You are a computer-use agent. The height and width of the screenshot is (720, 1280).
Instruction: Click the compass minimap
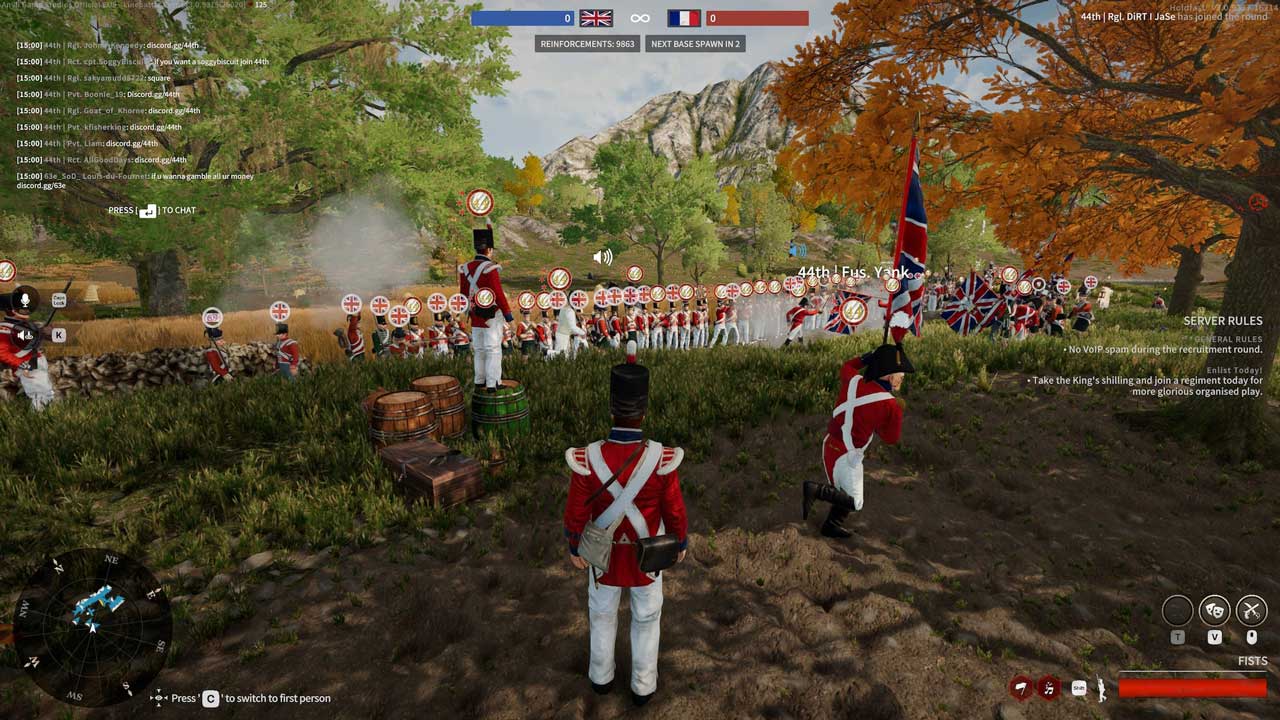[92, 627]
